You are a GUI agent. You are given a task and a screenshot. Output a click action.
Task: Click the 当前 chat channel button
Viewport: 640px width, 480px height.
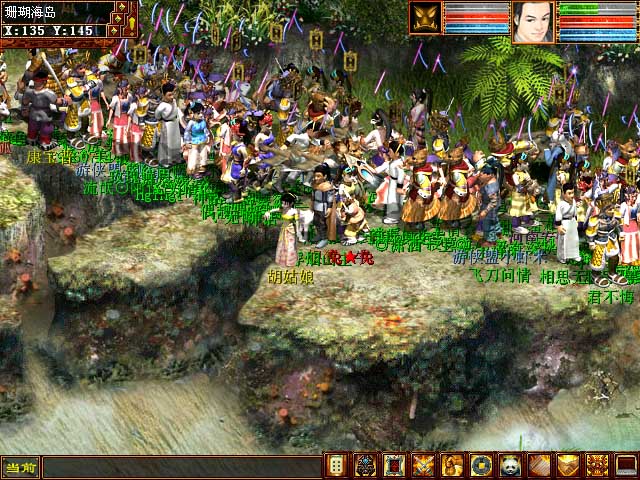[20, 467]
